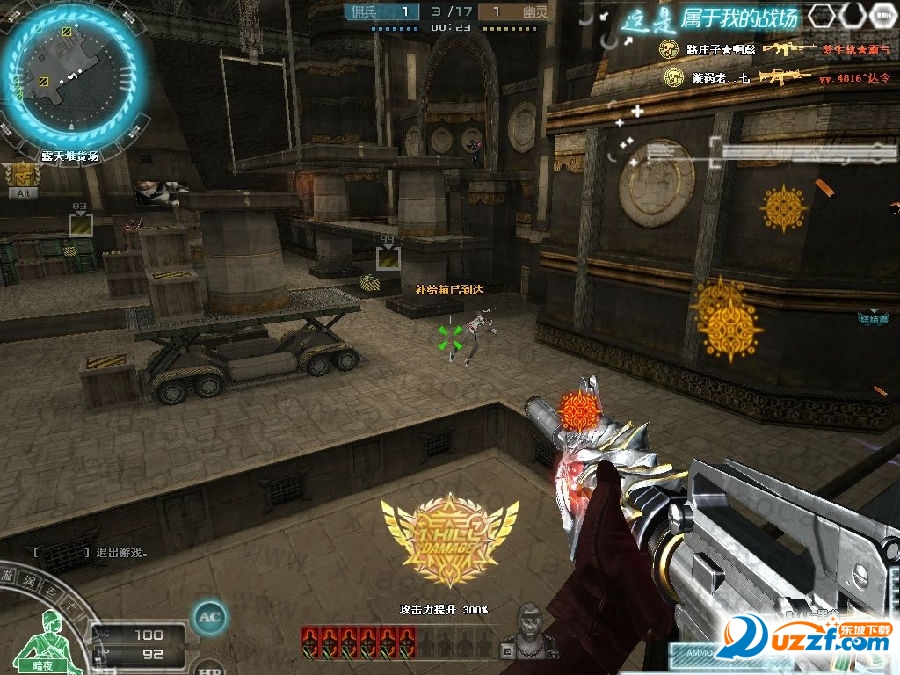Click the hexagon icon at far right
Viewport: 900px width, 675px height.
(x=881, y=15)
